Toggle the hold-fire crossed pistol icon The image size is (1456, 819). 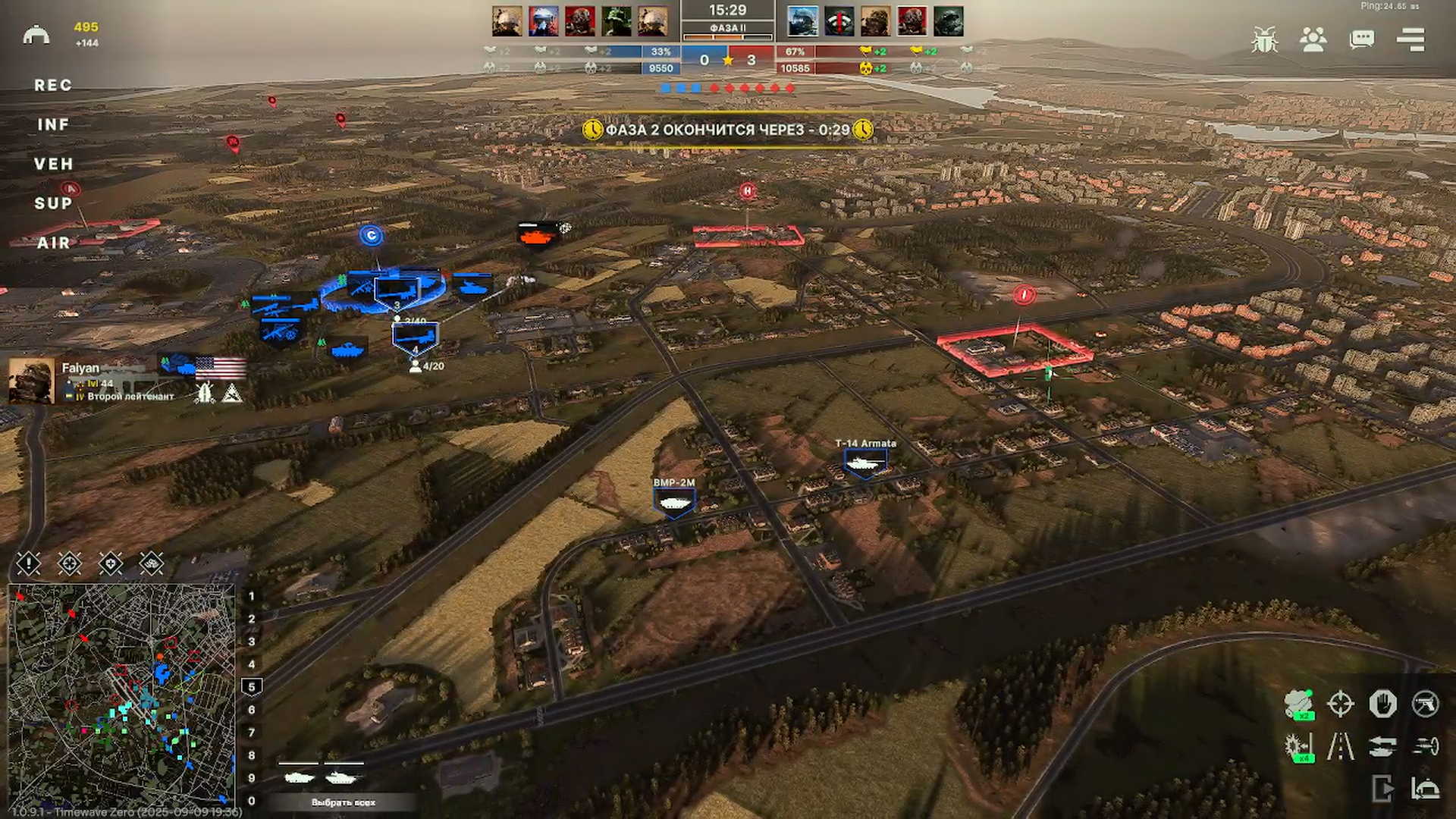tap(1425, 704)
